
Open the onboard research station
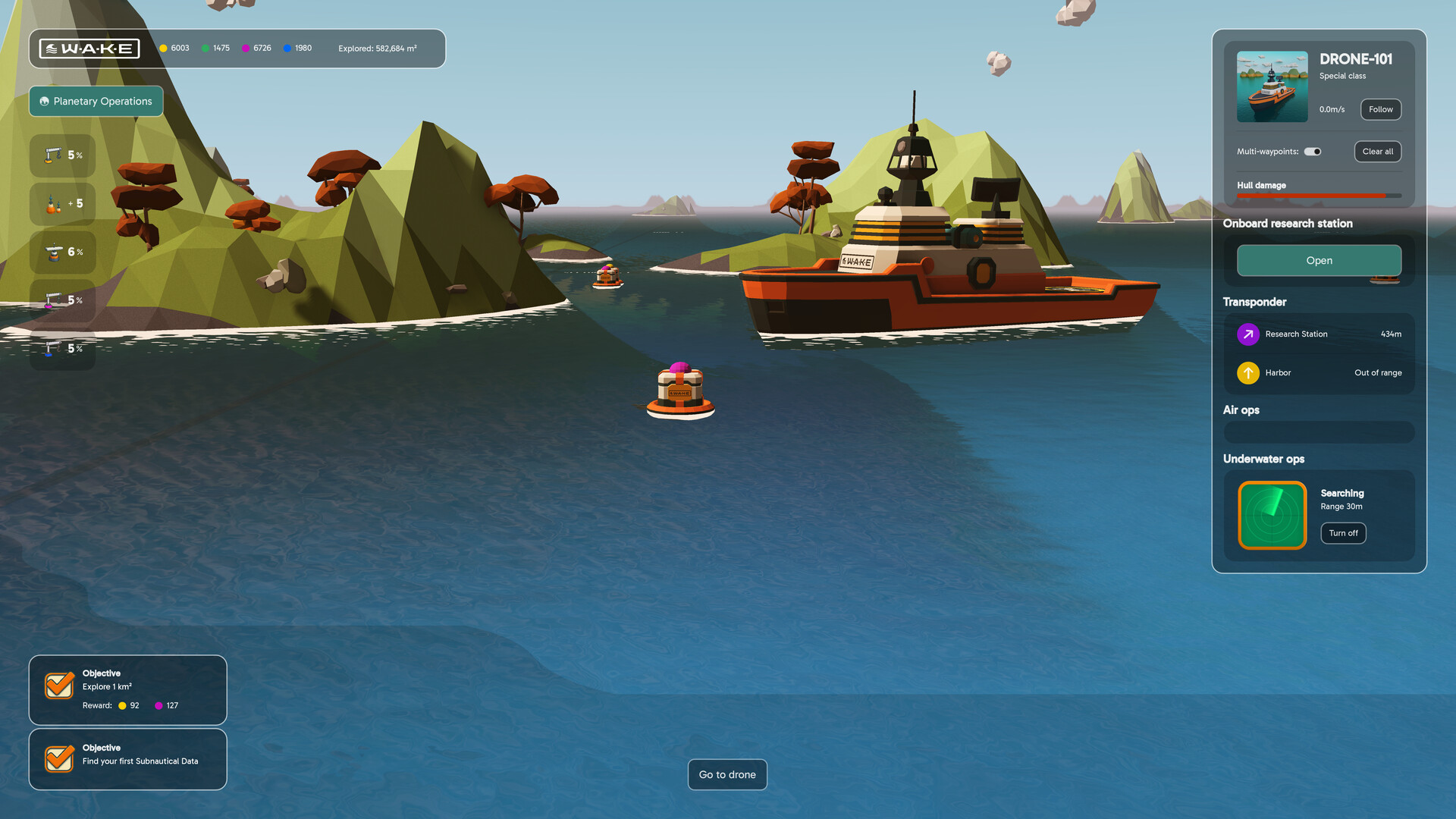pos(1319,261)
